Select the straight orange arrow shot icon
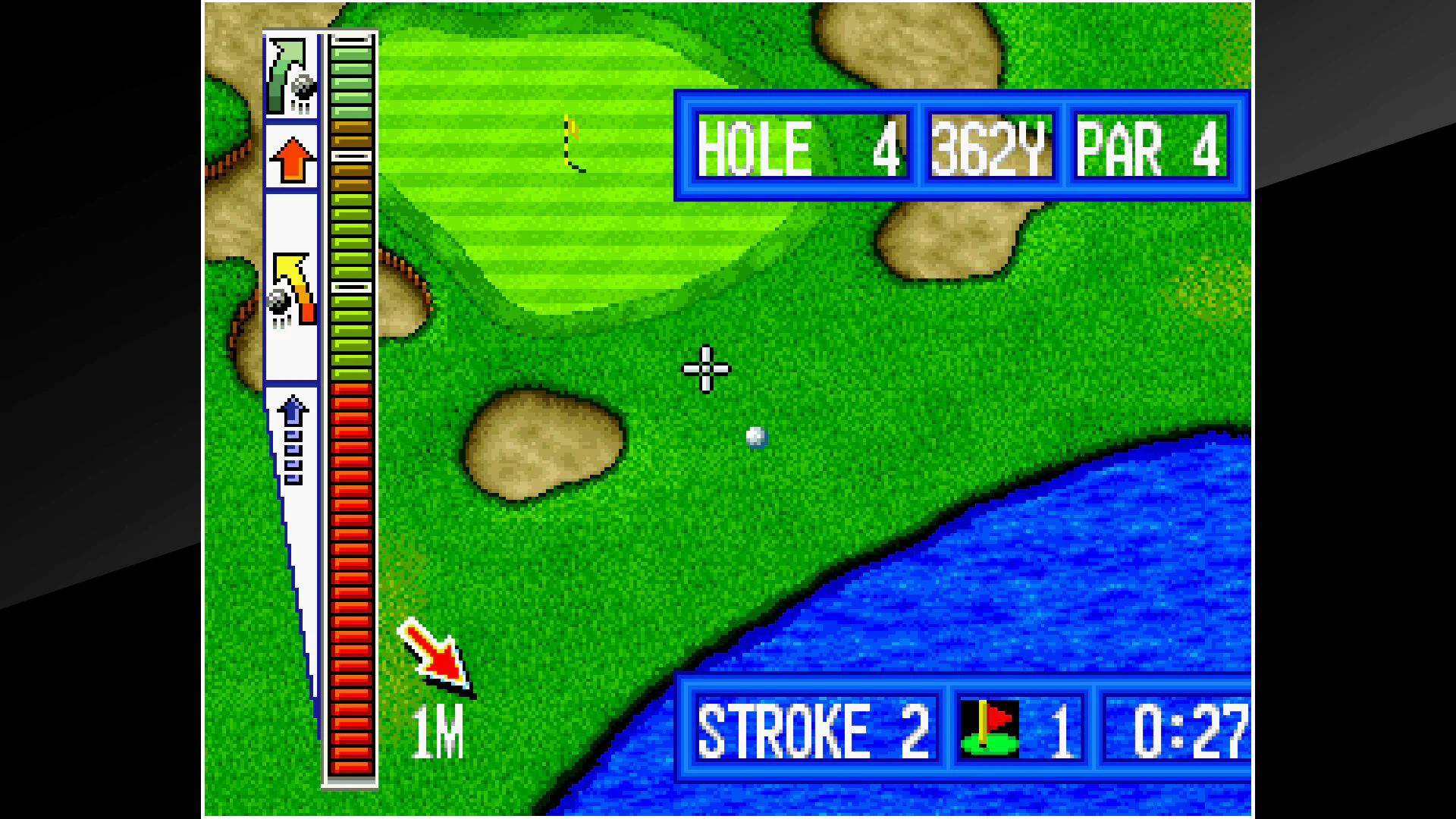 292,159
